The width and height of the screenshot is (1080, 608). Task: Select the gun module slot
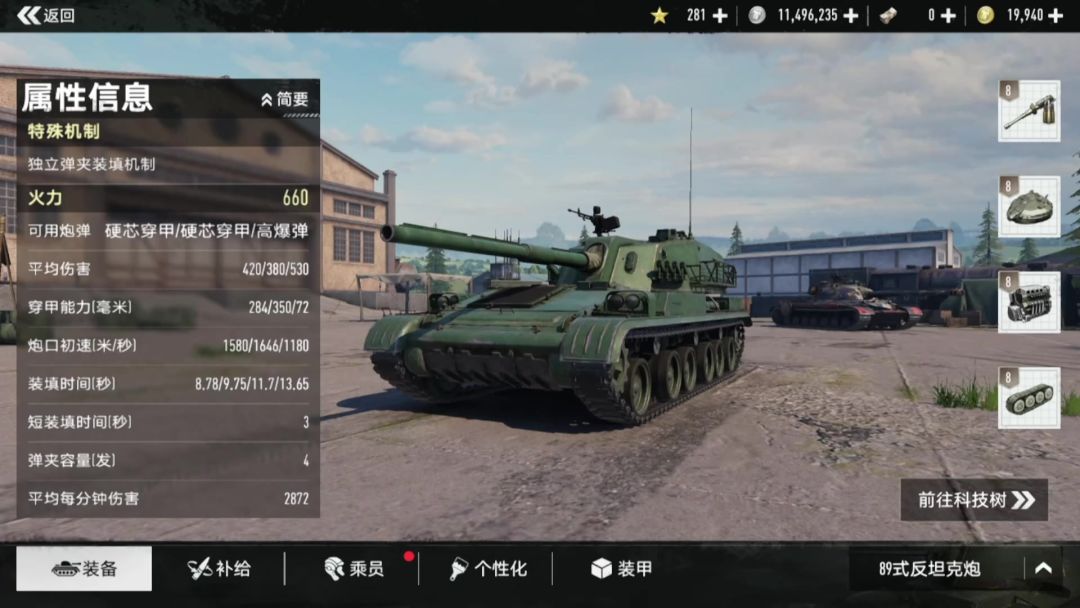tap(1029, 111)
